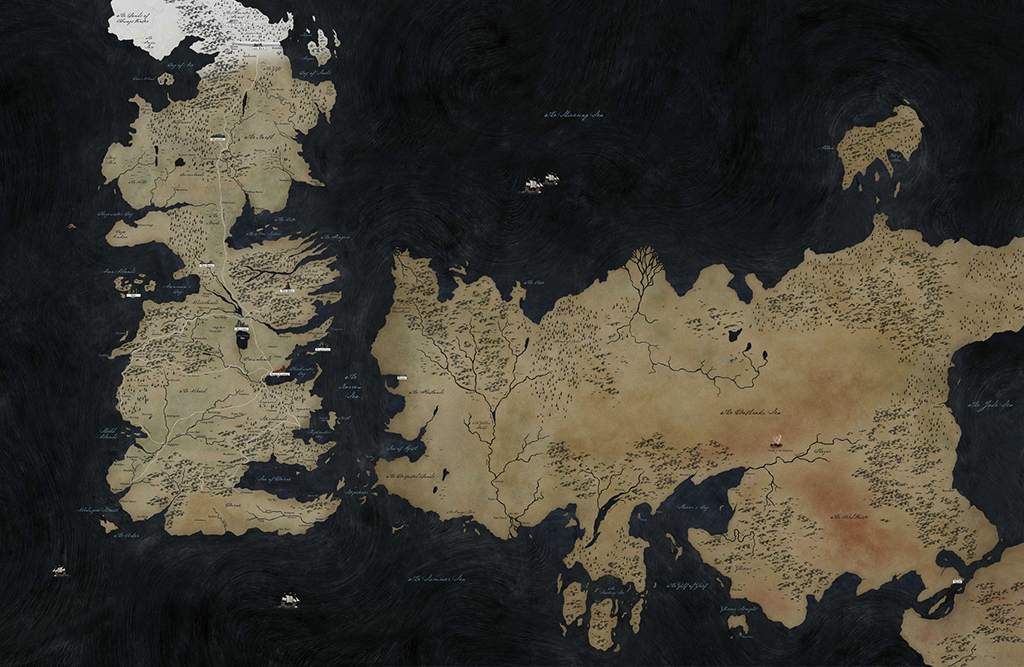
Task: Select the Qarth marker by the Jade Sea
Action: tap(957, 579)
